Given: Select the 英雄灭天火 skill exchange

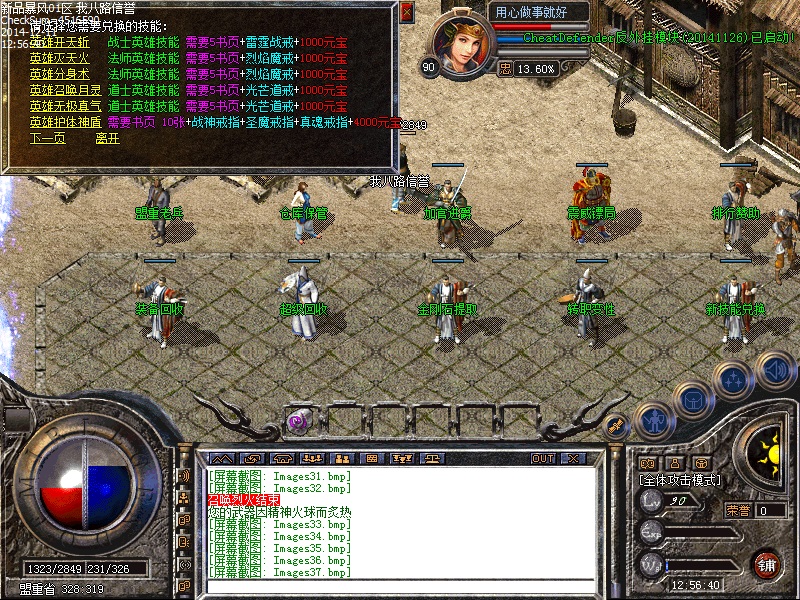Looking at the screenshot, I should click(x=59, y=58).
